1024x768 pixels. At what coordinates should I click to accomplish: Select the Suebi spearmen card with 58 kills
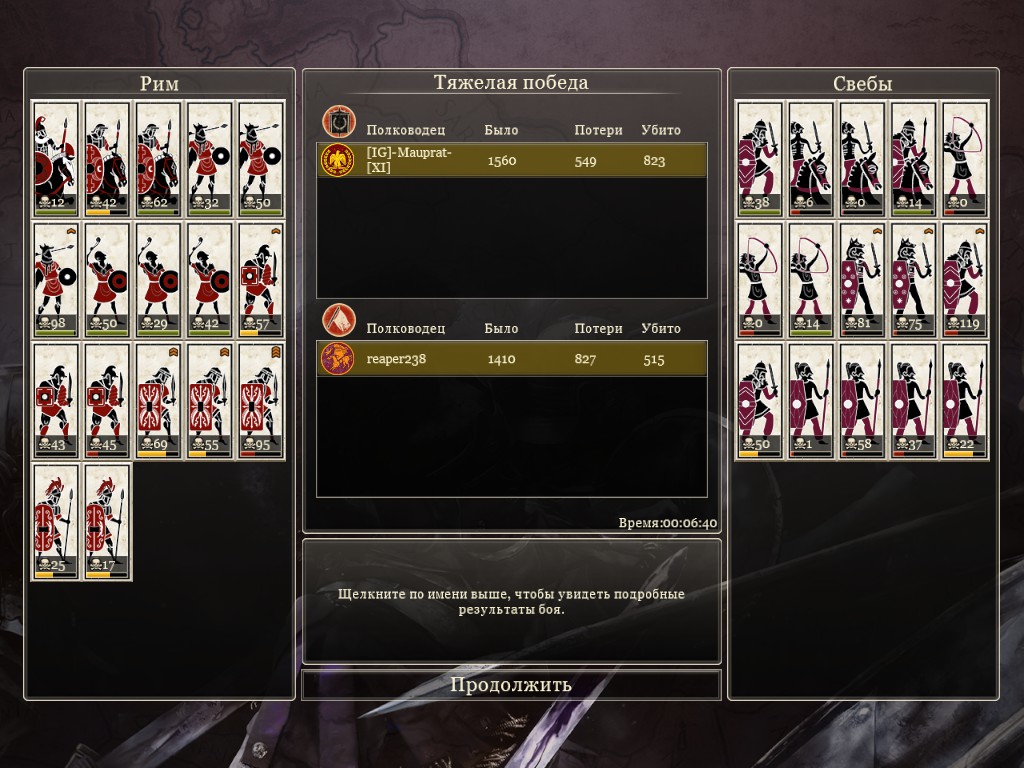862,401
